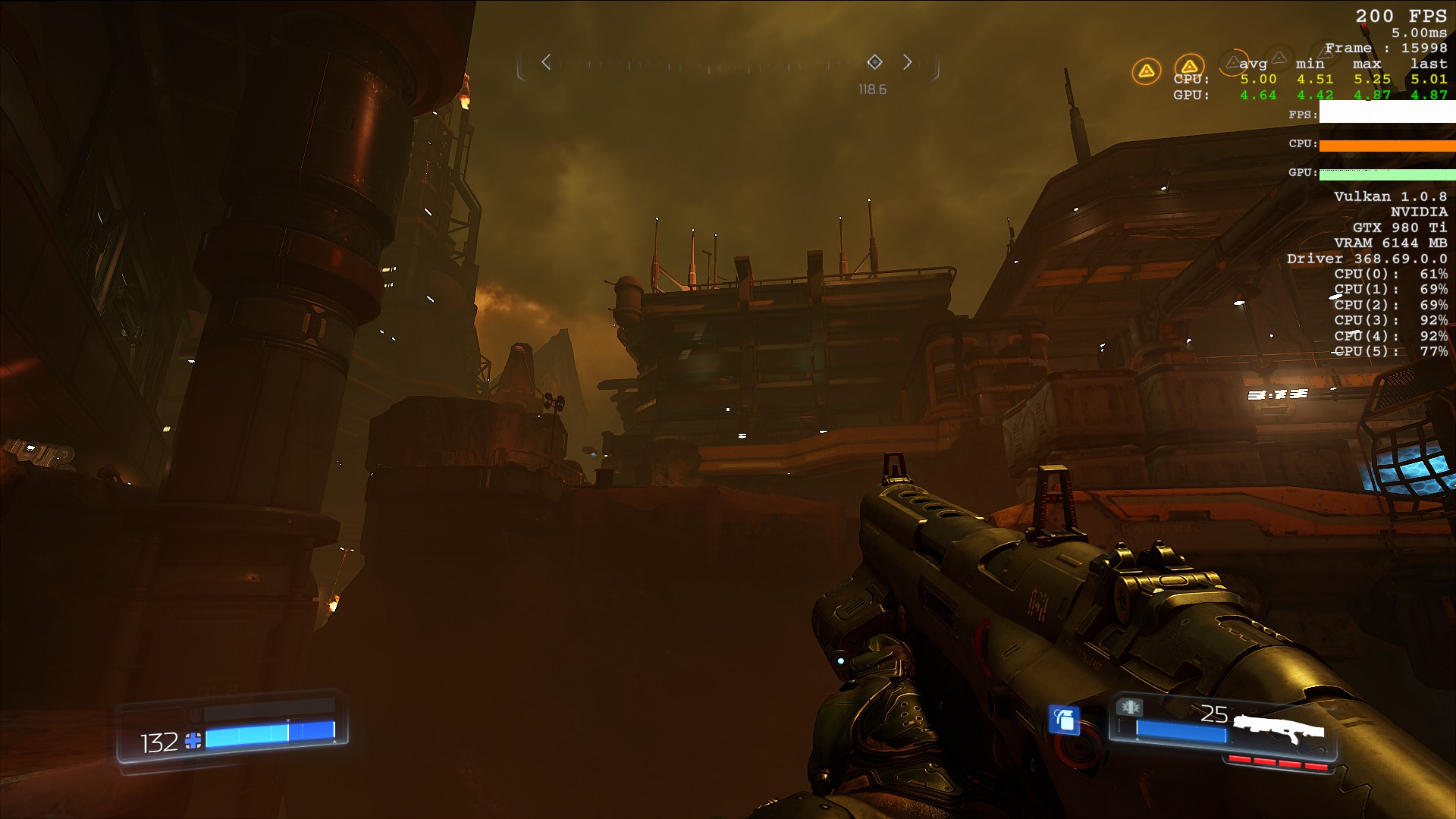Choose the combat shotgun weapon icon
The image size is (1456, 819).
click(x=1279, y=729)
